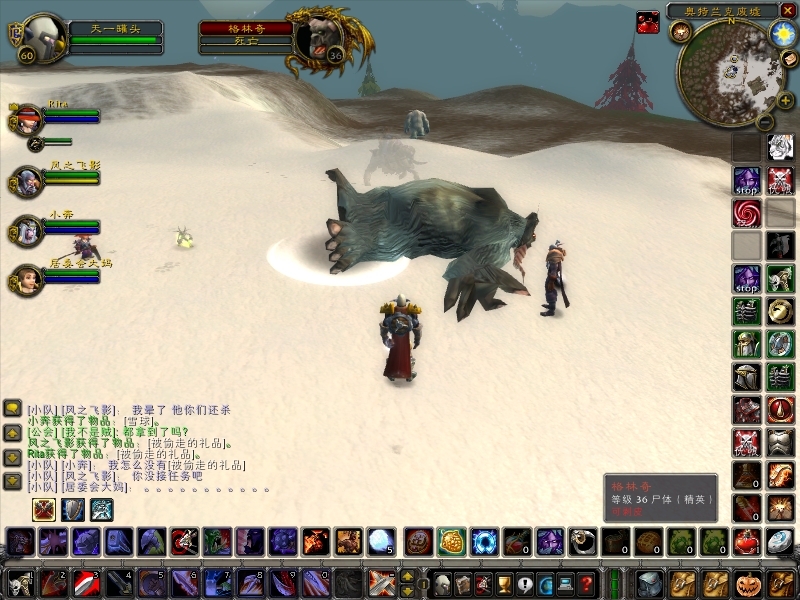Click the sun day-night indicator on minimap

[780, 33]
